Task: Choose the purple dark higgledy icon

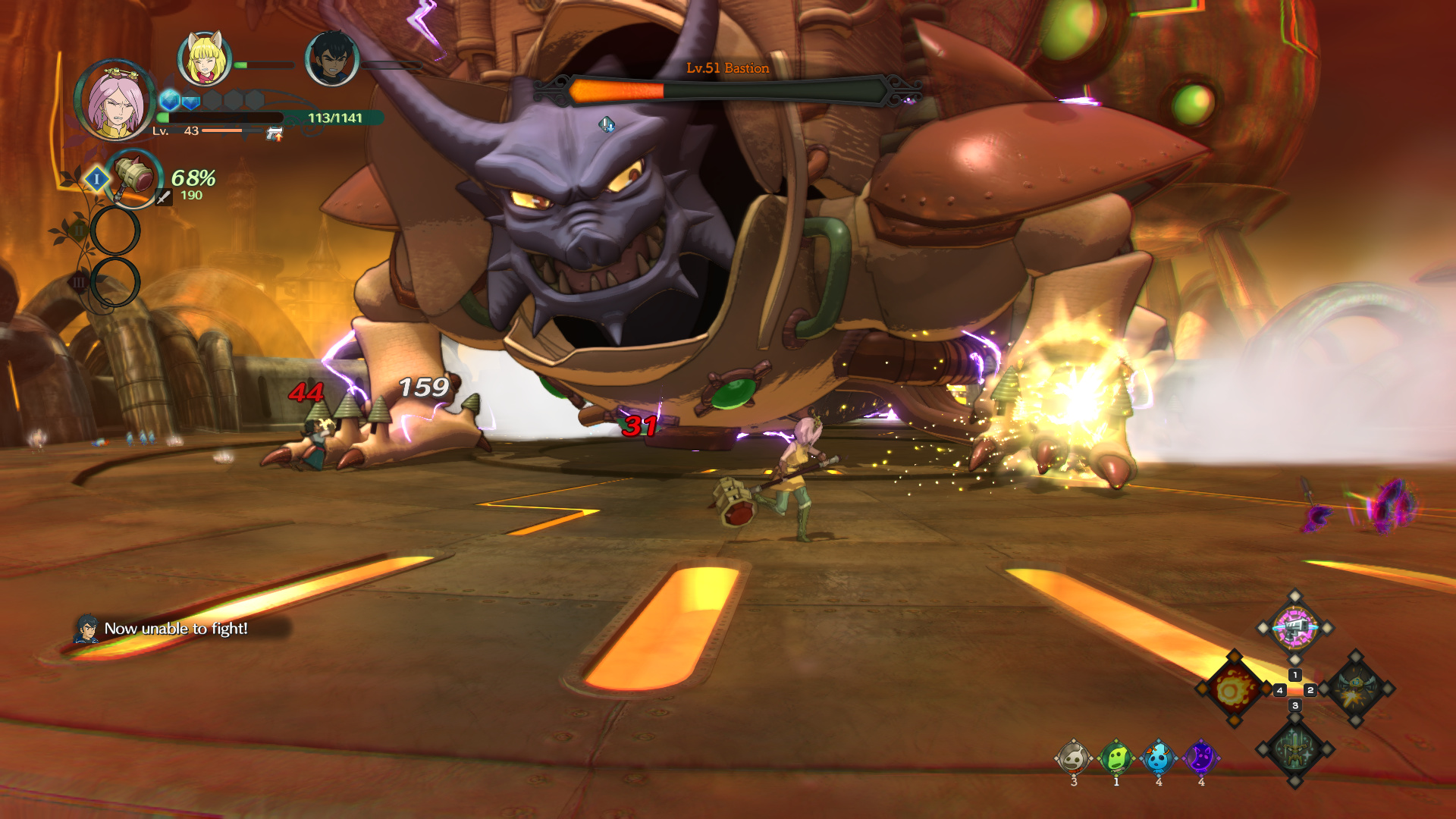Action: coord(1200,758)
